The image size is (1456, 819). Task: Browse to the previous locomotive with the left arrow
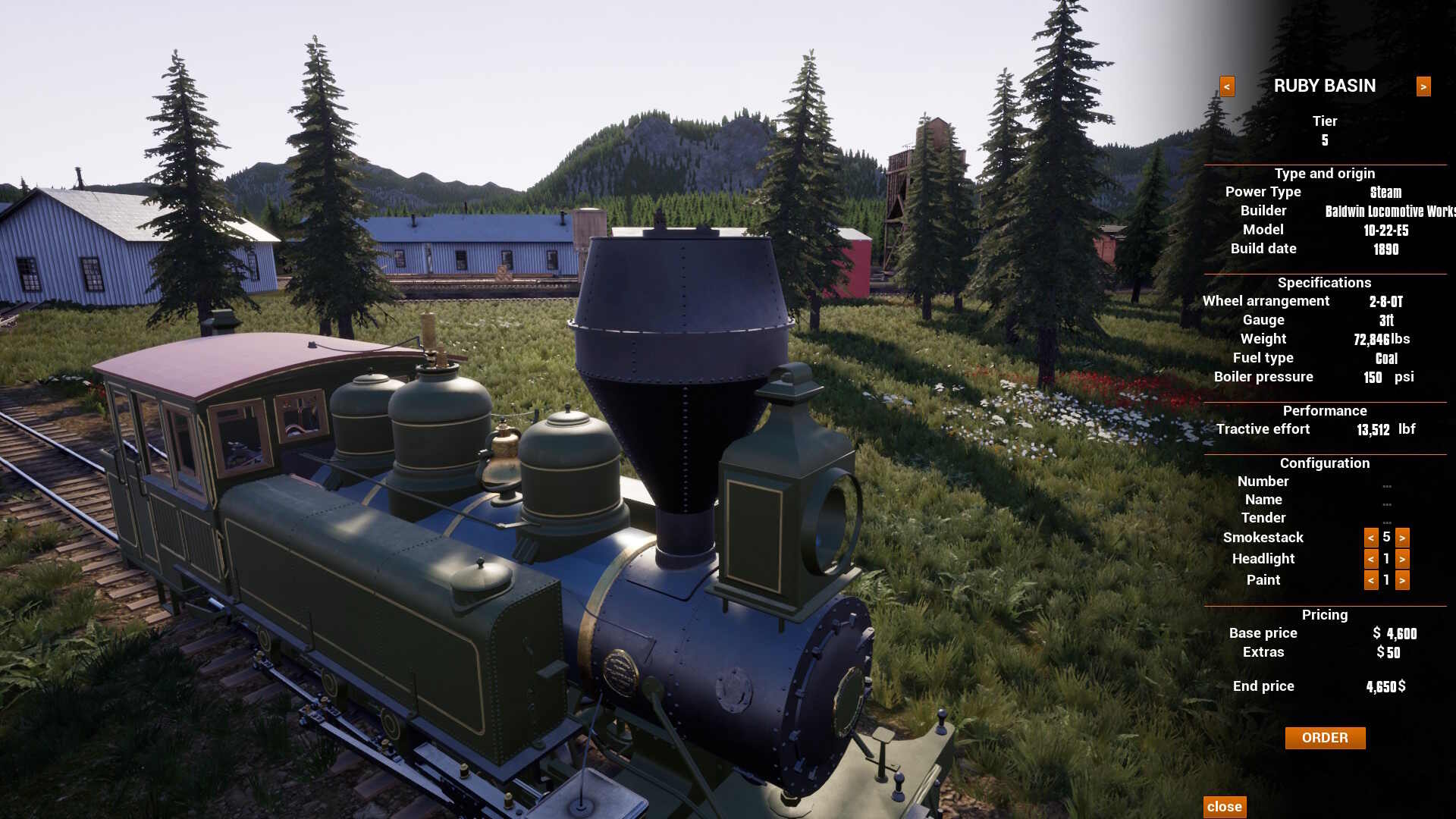[x=1227, y=86]
